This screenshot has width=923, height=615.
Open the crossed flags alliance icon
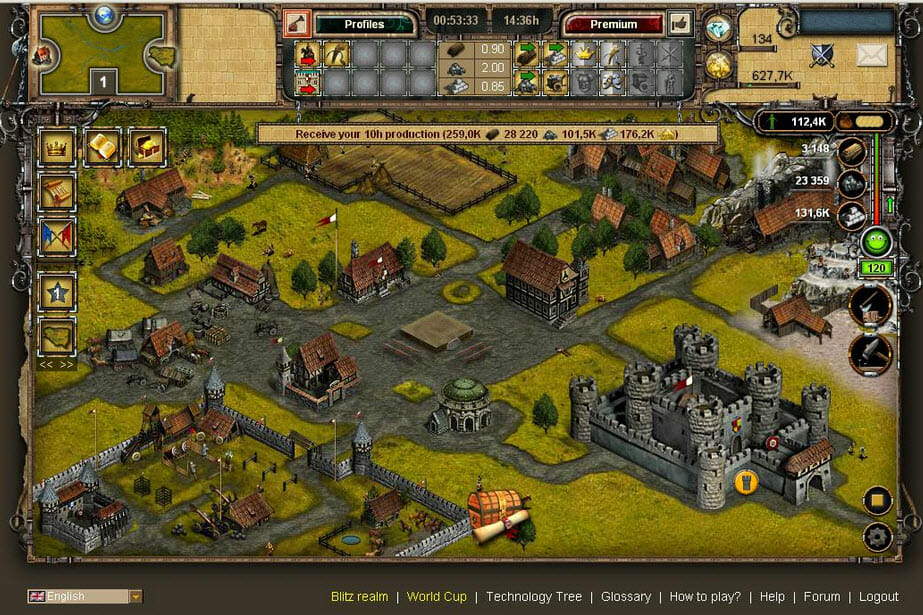(x=56, y=237)
